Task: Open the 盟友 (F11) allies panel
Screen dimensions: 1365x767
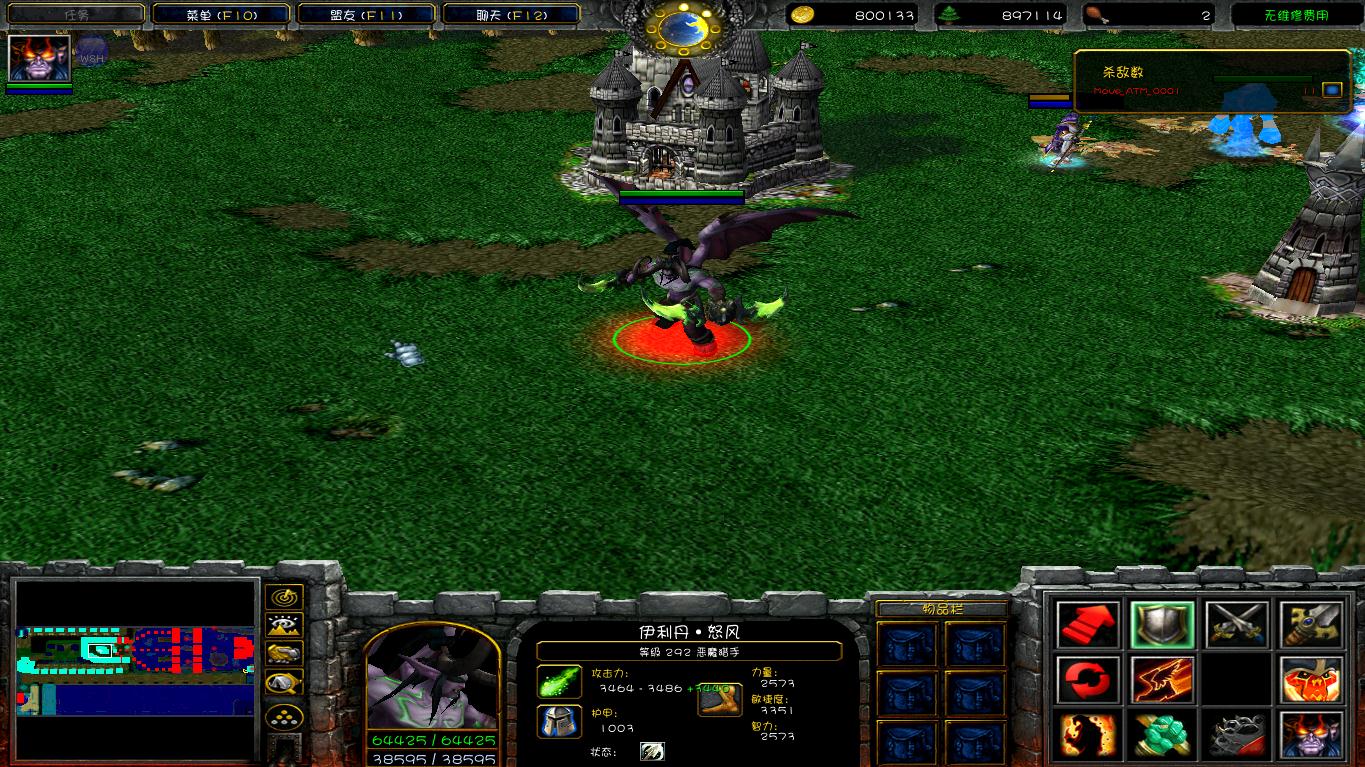Action: click(366, 15)
